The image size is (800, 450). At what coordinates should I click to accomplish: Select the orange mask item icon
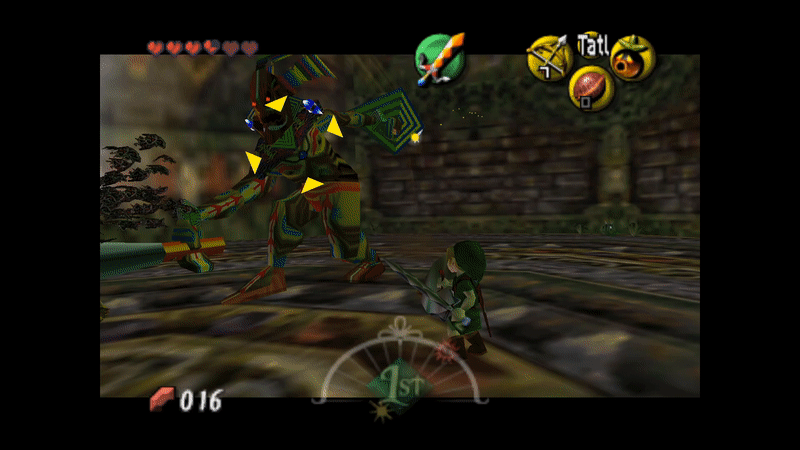pyautogui.click(x=632, y=57)
